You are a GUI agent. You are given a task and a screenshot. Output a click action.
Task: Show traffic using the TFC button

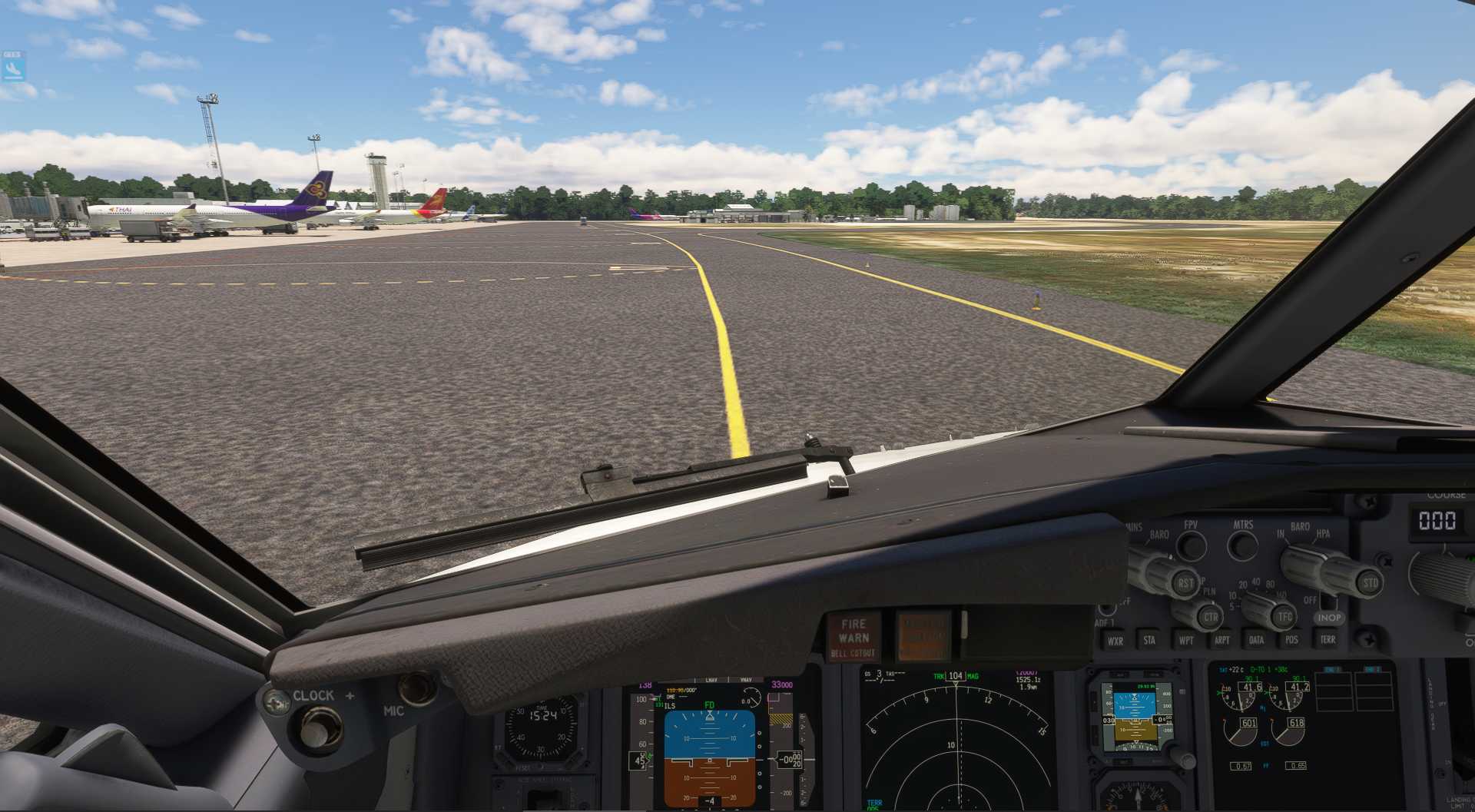click(x=1284, y=616)
